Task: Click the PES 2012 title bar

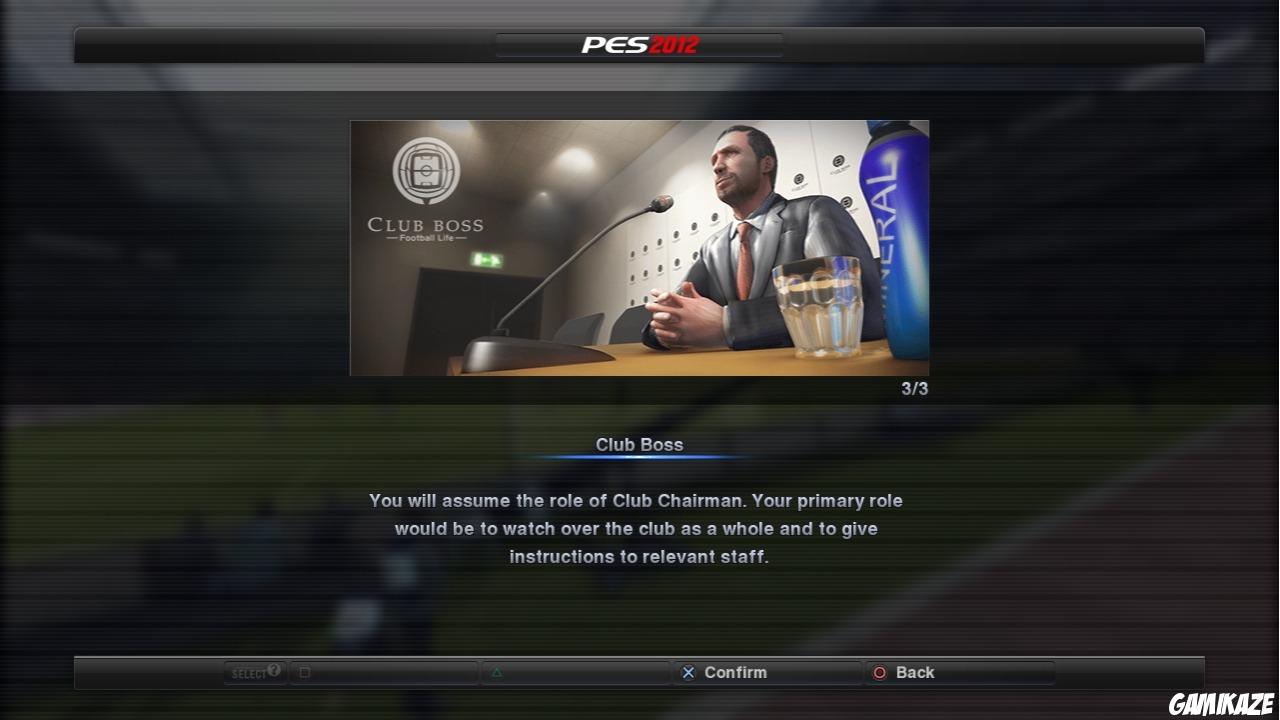Action: 639,43
